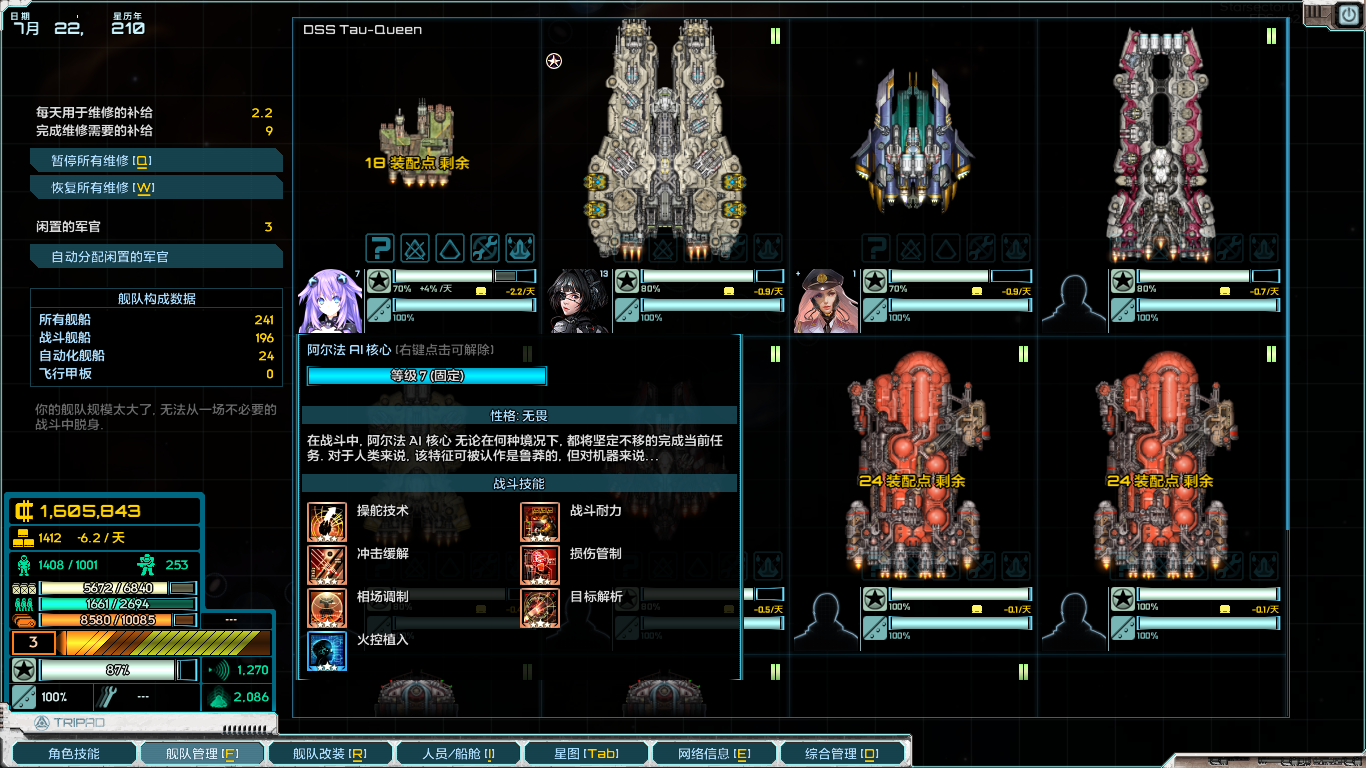This screenshot has width=1366, height=768.
Task: Select the pink-haired officer with cap portrait
Action: [x=825, y=300]
